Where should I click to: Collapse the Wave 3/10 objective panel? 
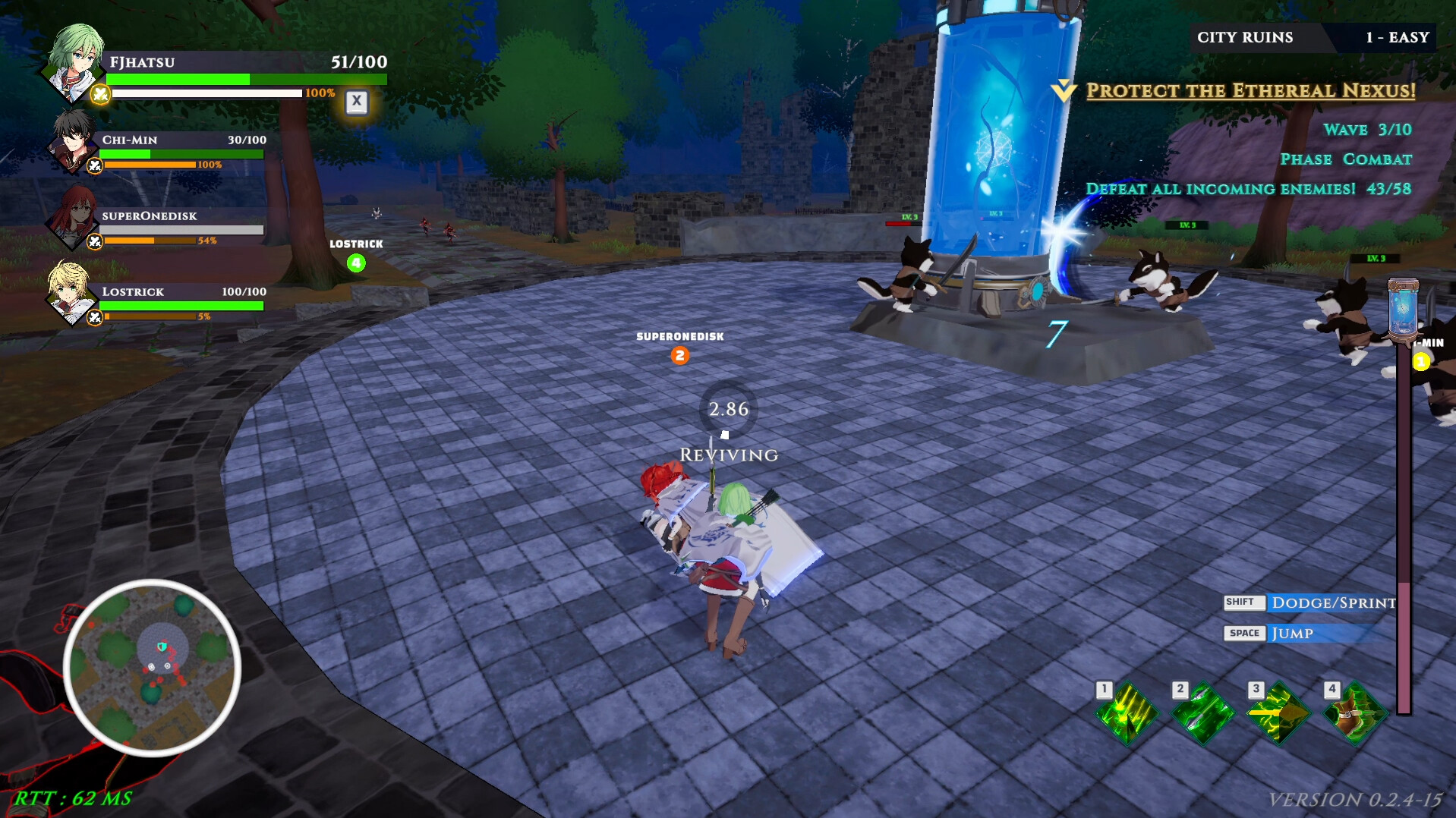coord(1366,130)
